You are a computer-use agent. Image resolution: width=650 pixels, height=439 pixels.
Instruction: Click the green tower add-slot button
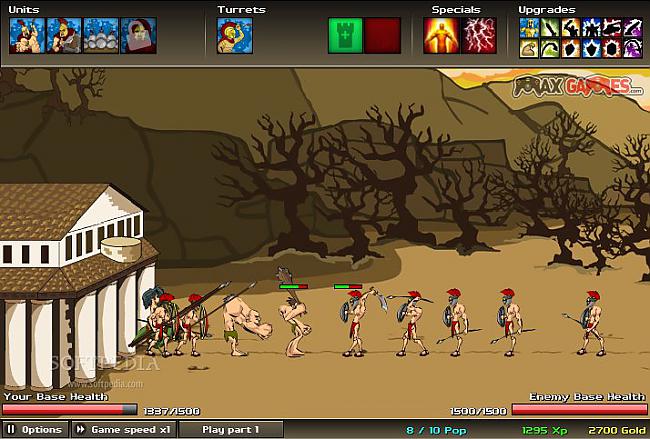(345, 35)
